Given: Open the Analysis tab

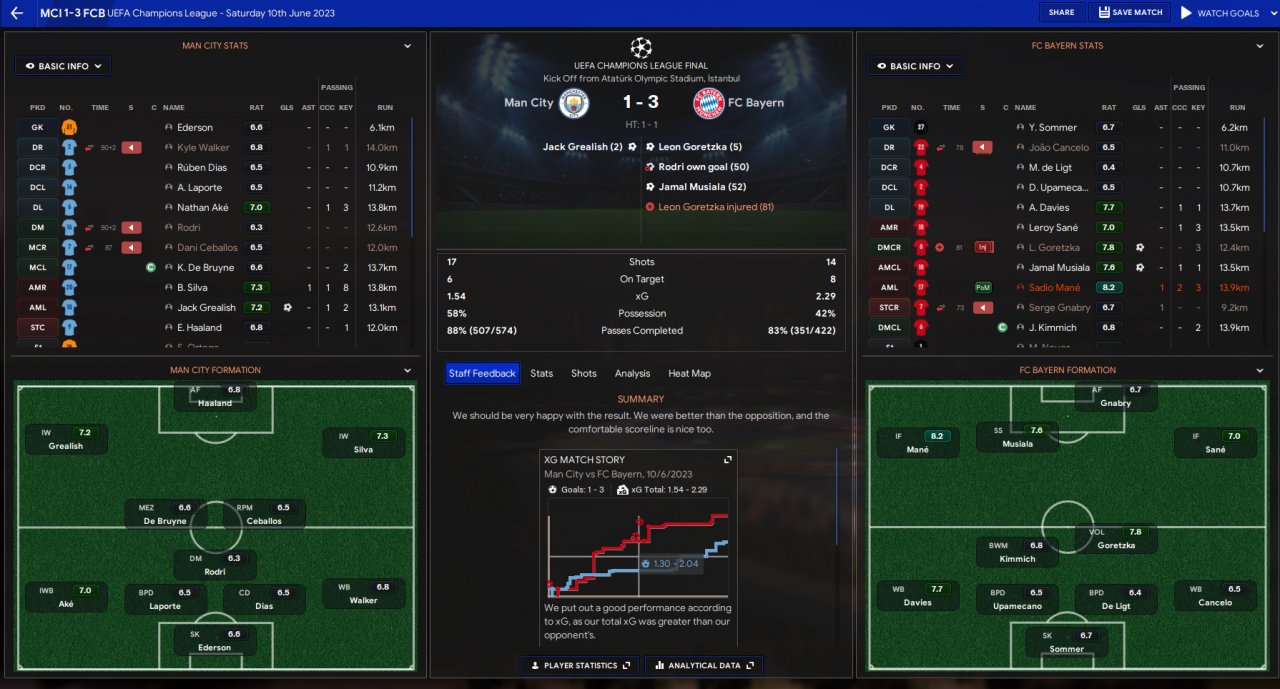Looking at the screenshot, I should click(632, 373).
